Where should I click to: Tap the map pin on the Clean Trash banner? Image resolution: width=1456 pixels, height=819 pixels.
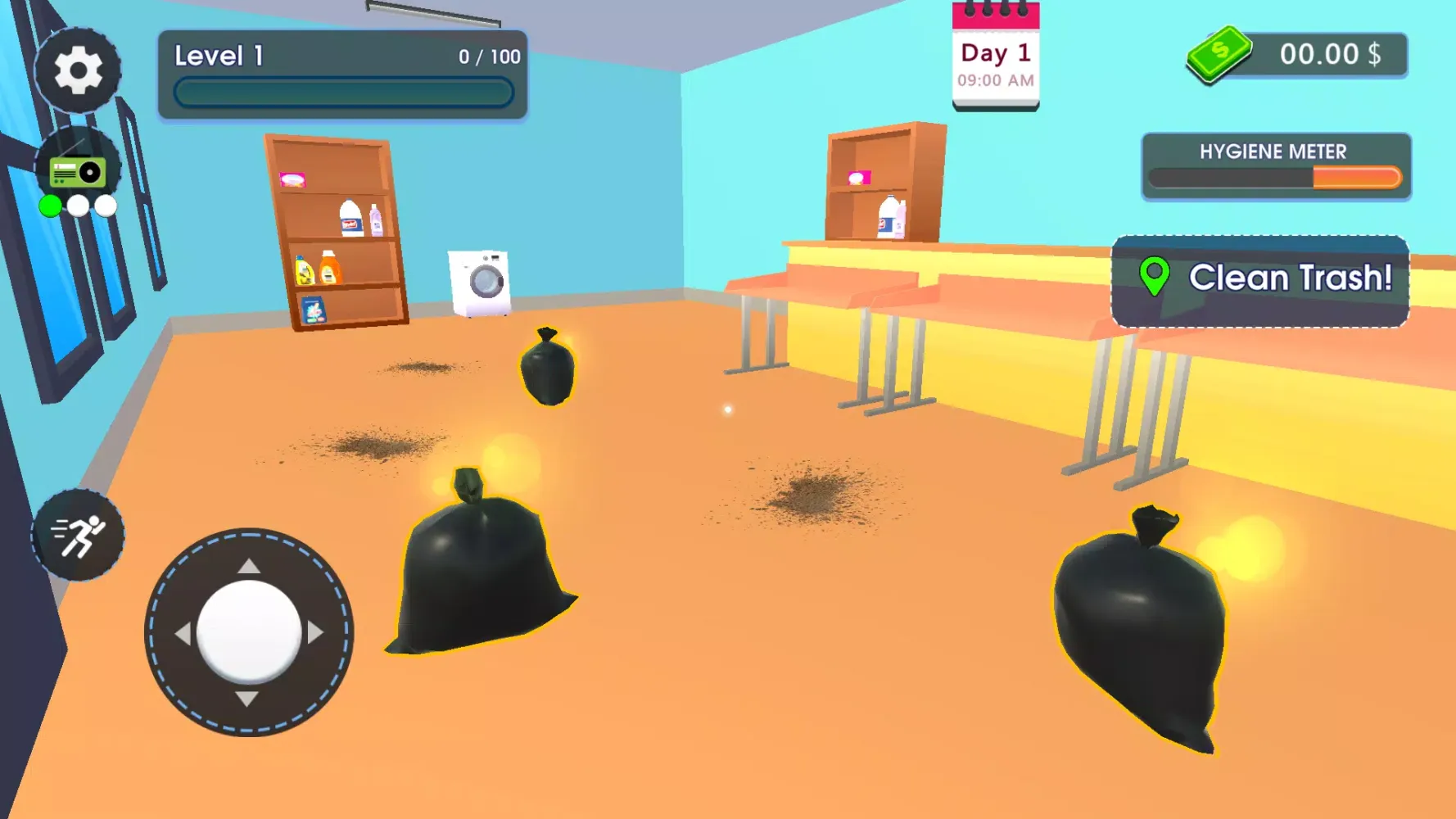click(1154, 277)
